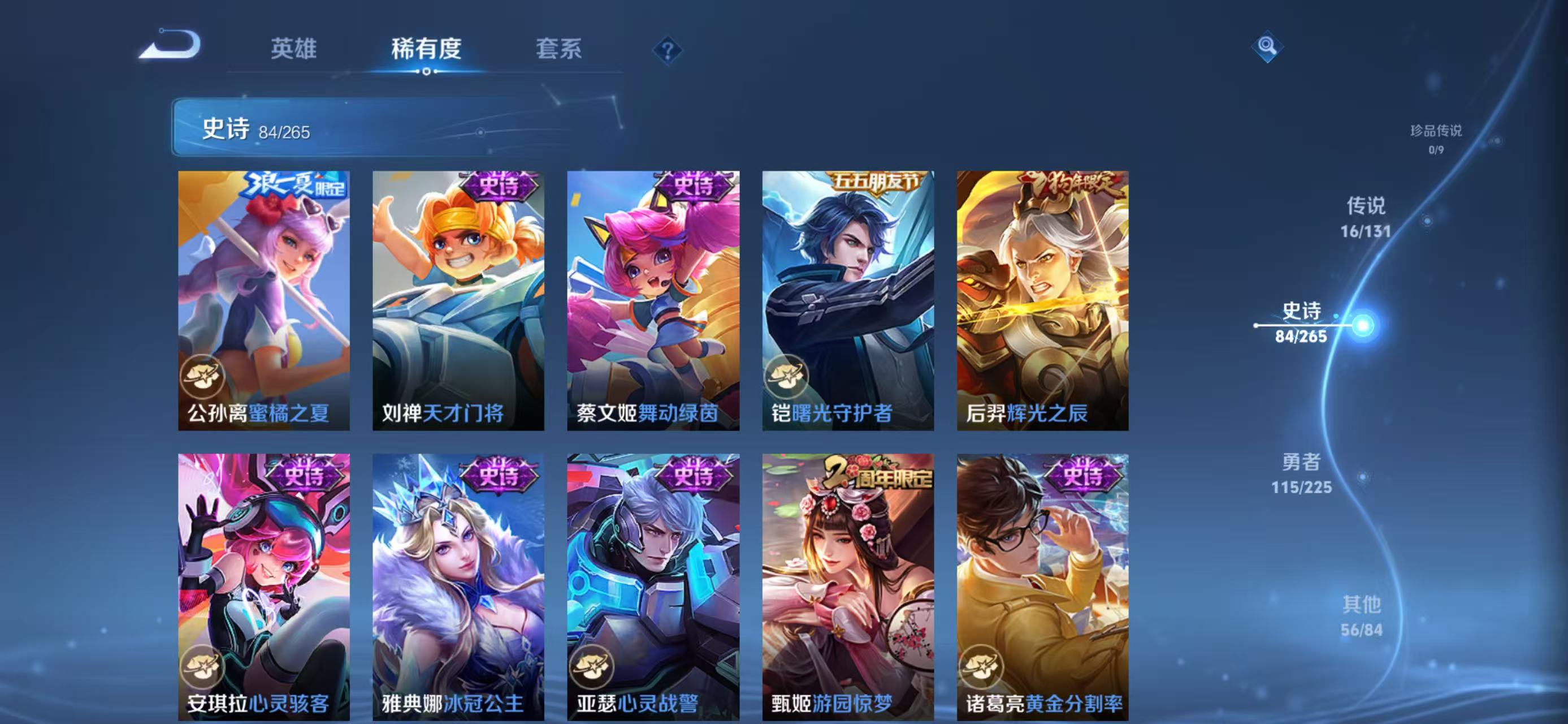This screenshot has width=1568, height=724.
Task: Select the 公孙离 蜜橘之夏 skin card
Action: click(x=263, y=300)
